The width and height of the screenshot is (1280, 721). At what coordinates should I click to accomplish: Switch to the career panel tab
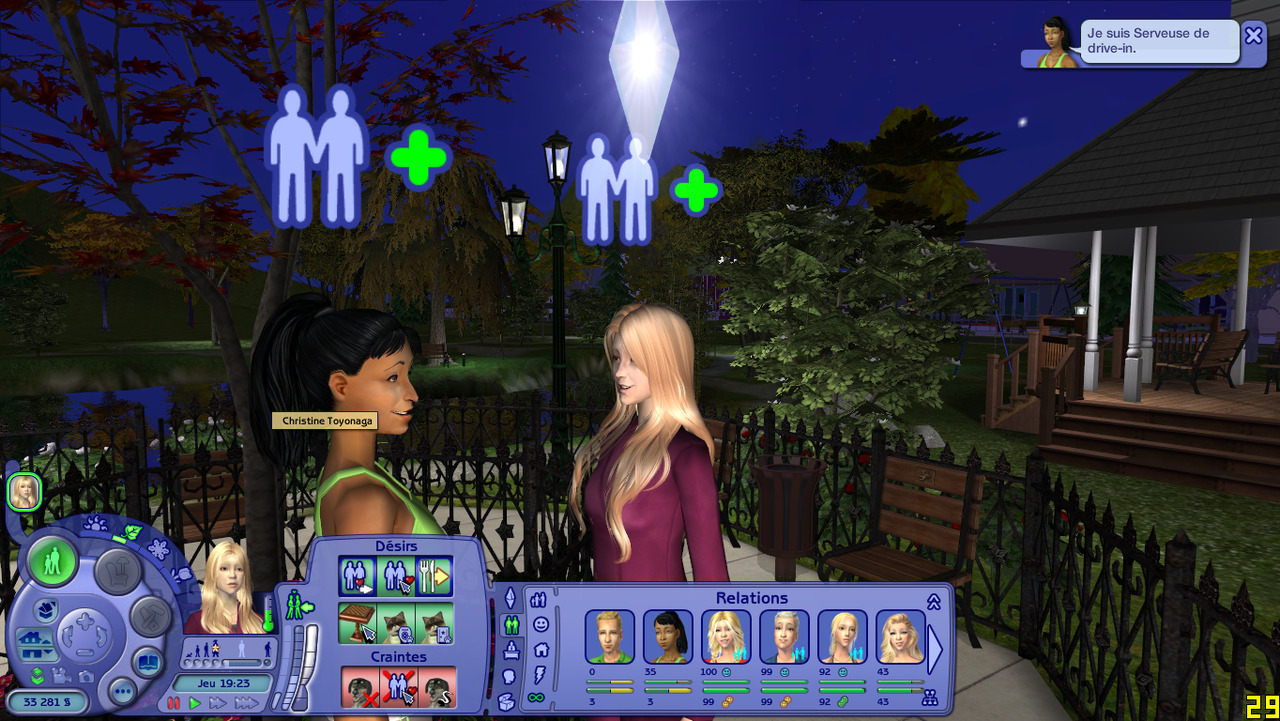(510, 650)
